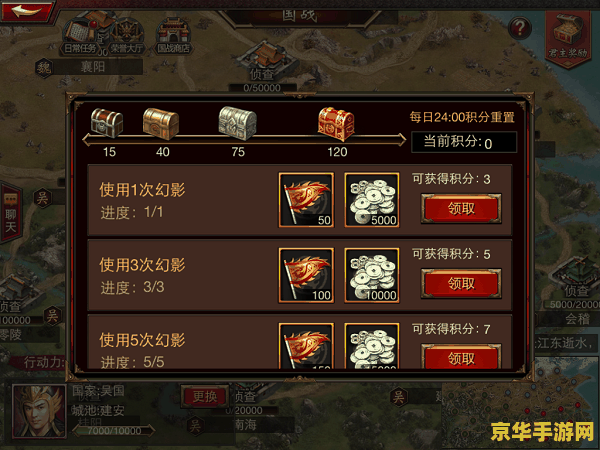Screen dimensions: 600x450
Task: Open the daily tasks (日常任务) icon
Action: [x=79, y=30]
